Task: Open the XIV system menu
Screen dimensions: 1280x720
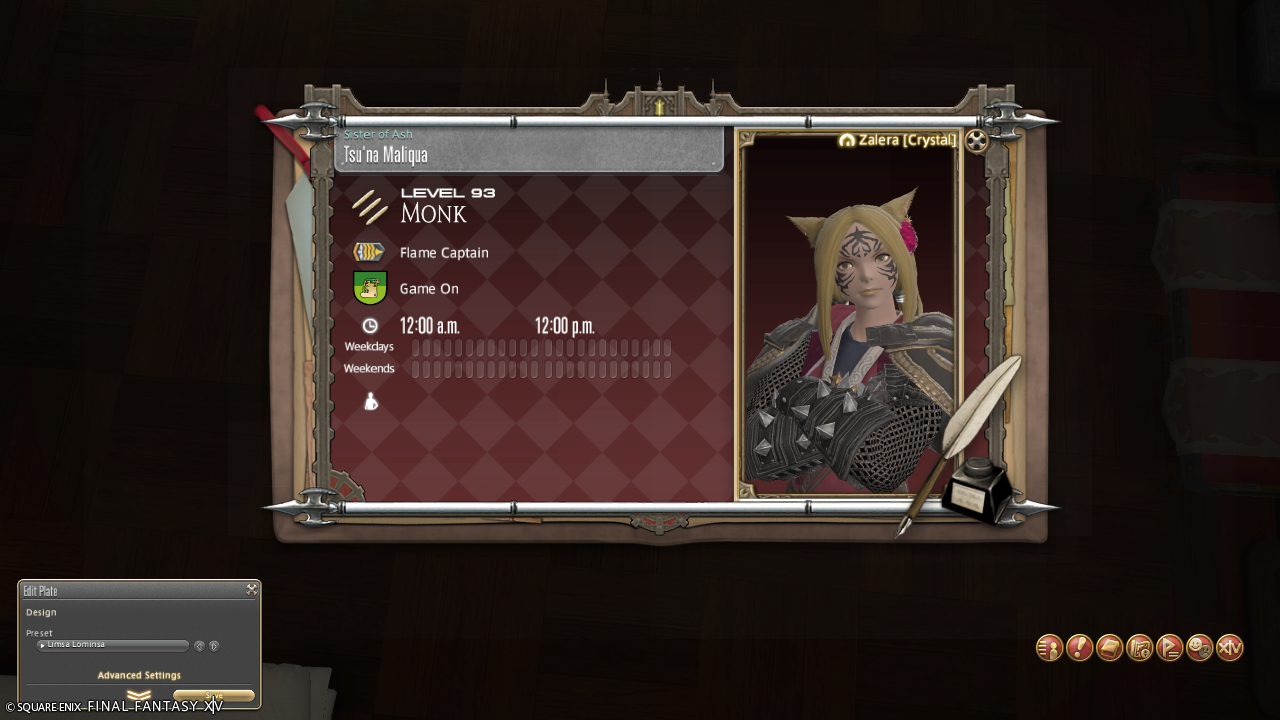Action: 1230,648
